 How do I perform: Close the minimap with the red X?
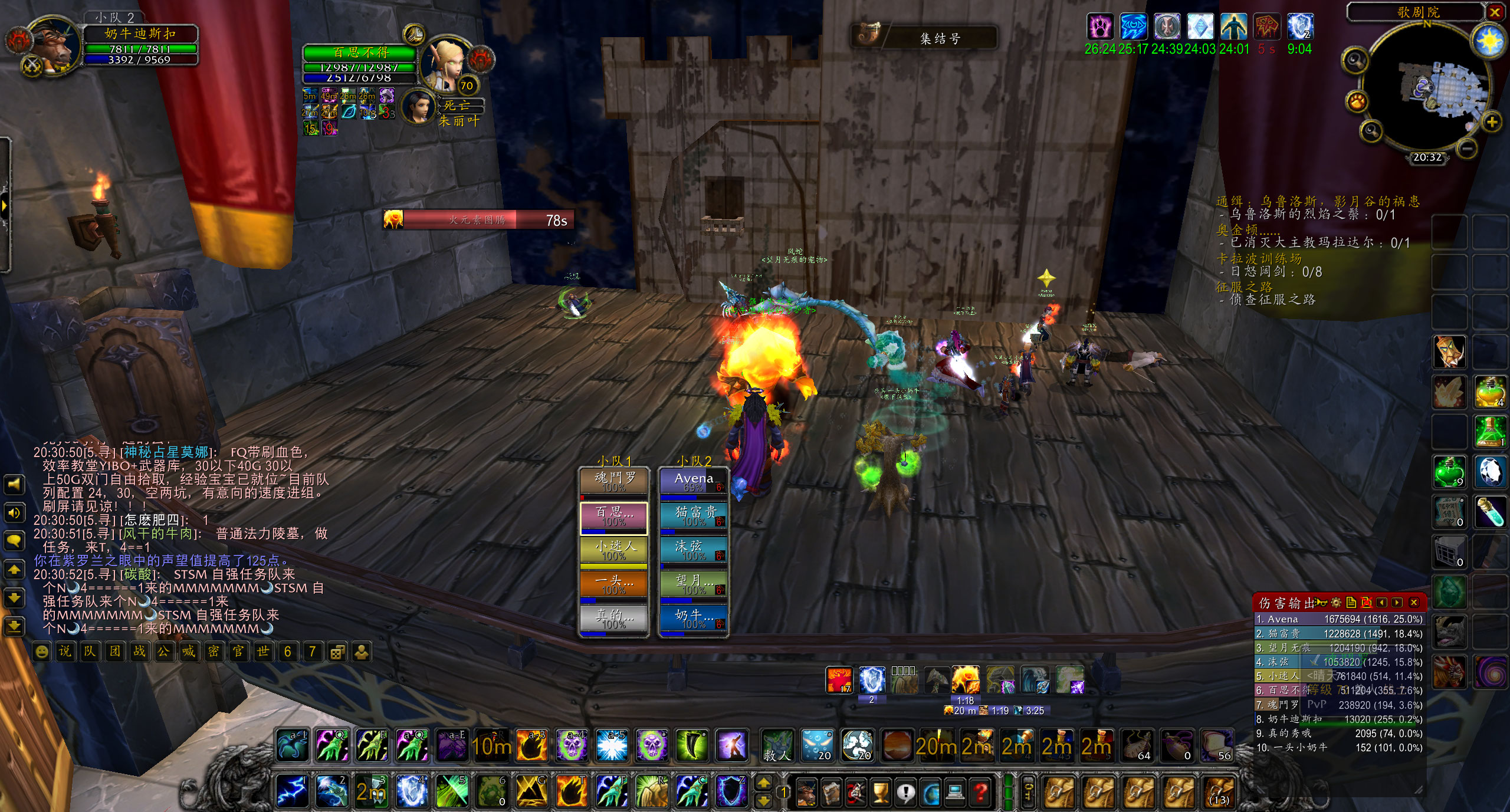(x=1495, y=12)
